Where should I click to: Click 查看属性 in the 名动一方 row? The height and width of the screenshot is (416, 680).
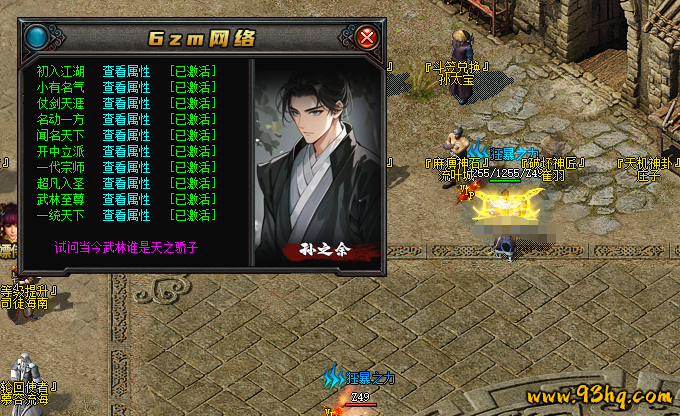point(126,119)
